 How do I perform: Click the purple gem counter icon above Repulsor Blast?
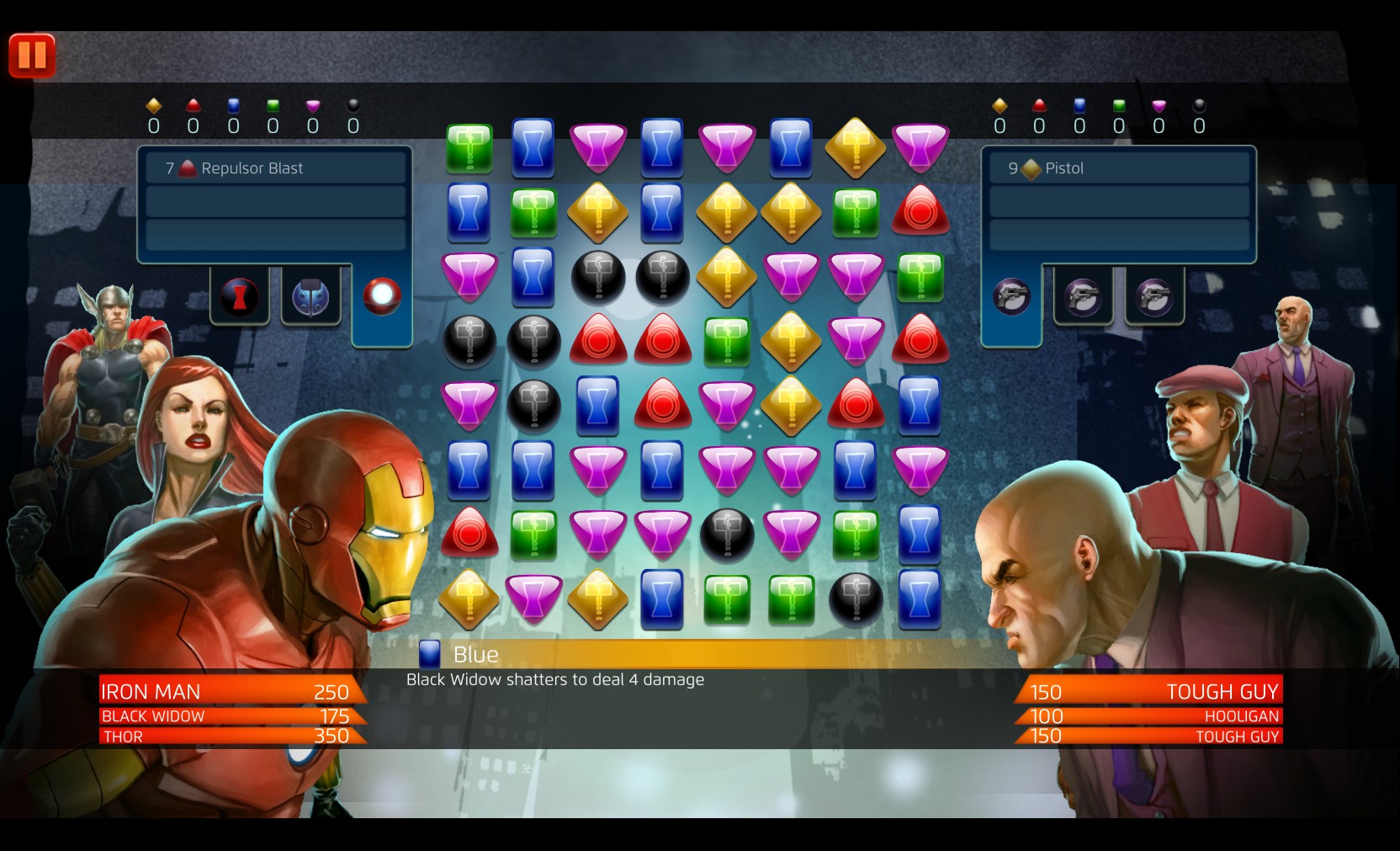tap(313, 108)
